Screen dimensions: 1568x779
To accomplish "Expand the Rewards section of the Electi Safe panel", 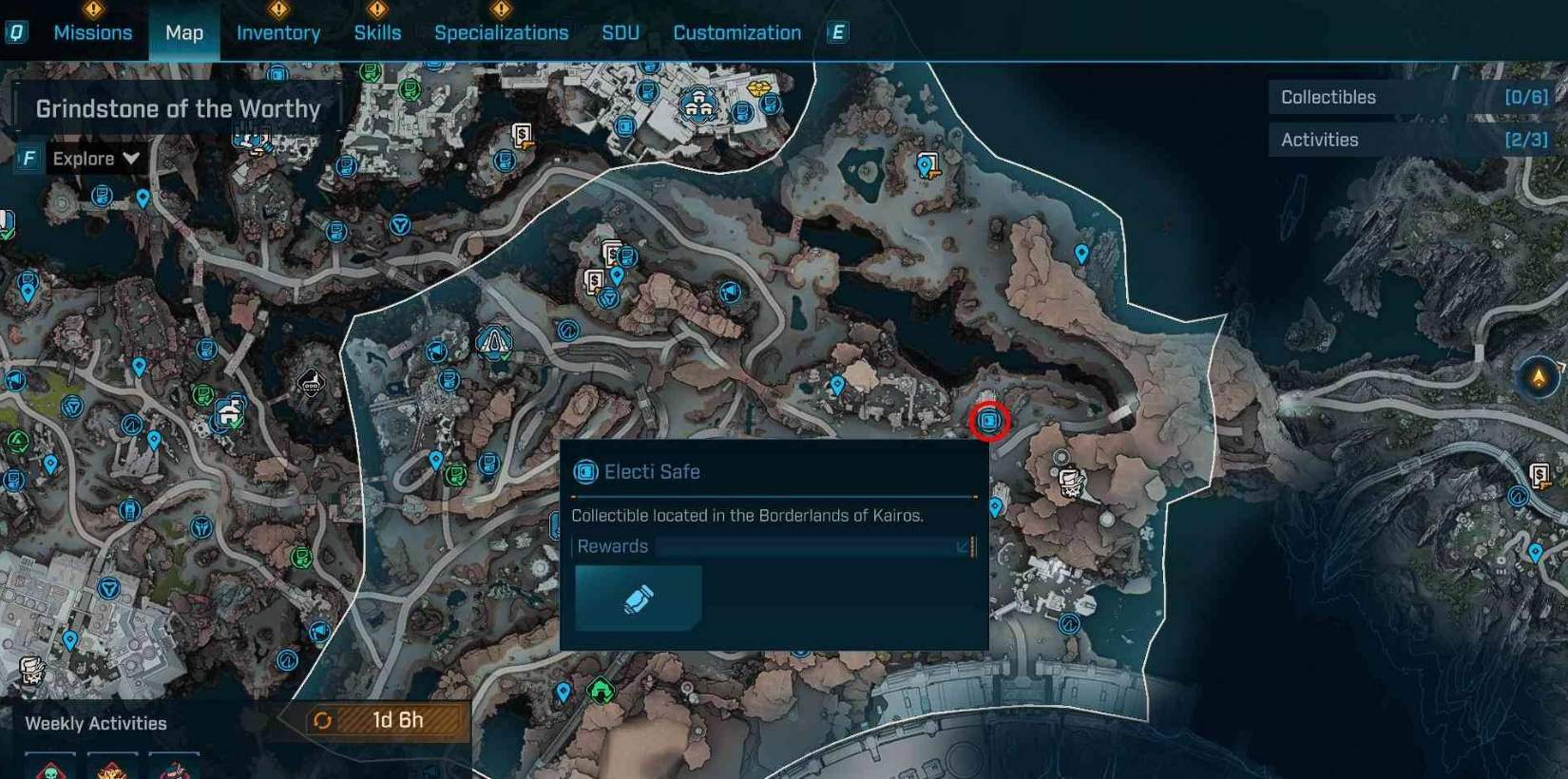I will click(960, 546).
